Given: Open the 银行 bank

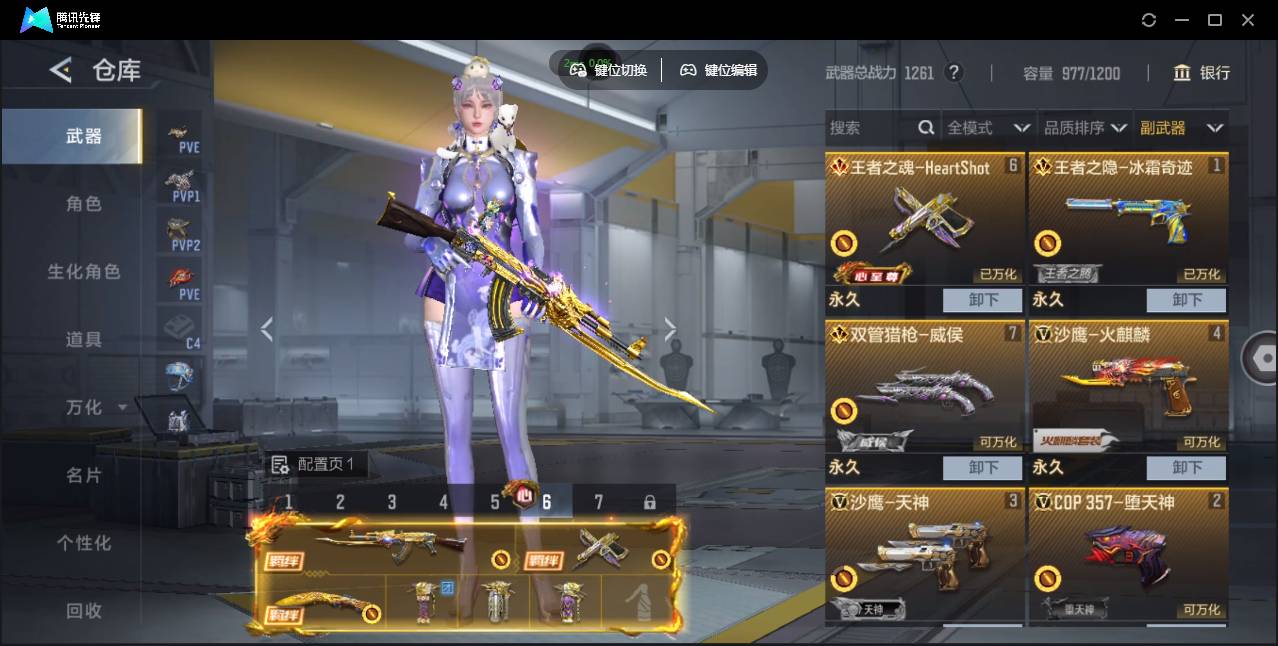Looking at the screenshot, I should click(x=1201, y=73).
